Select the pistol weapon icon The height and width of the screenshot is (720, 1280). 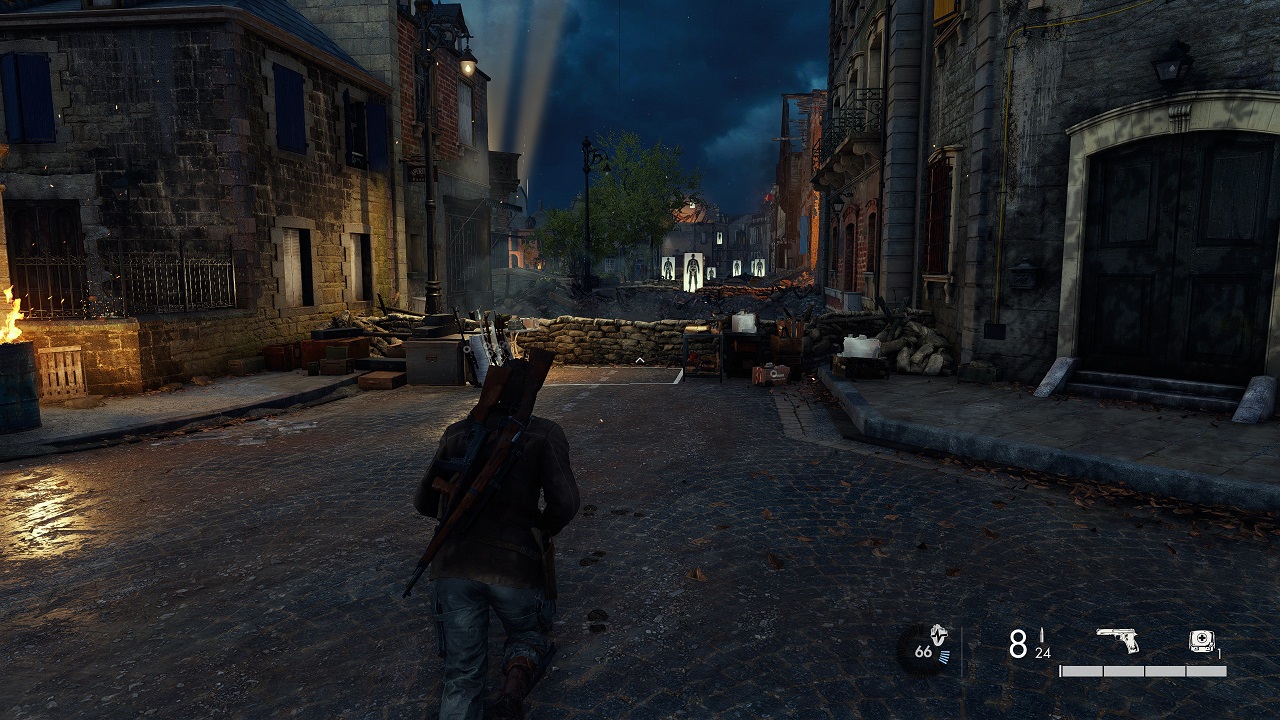pos(1118,640)
